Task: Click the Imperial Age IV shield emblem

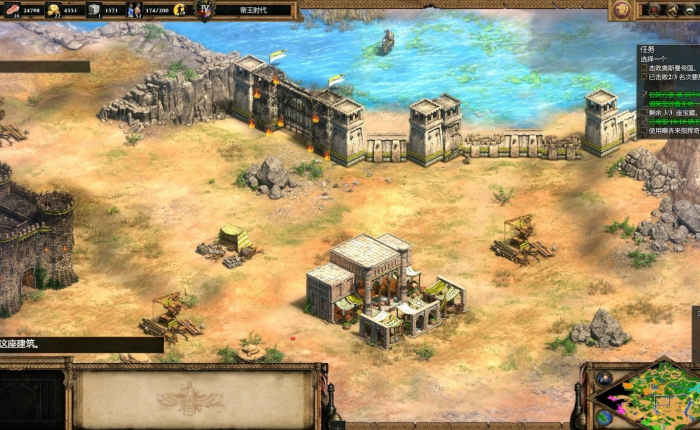Action: [x=205, y=10]
